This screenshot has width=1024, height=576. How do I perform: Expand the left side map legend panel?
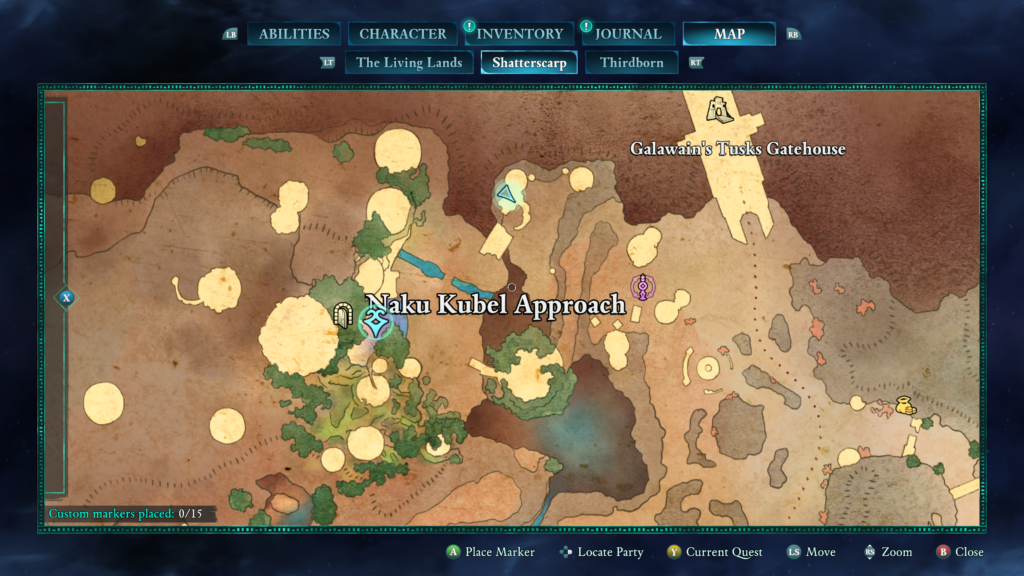coord(66,297)
